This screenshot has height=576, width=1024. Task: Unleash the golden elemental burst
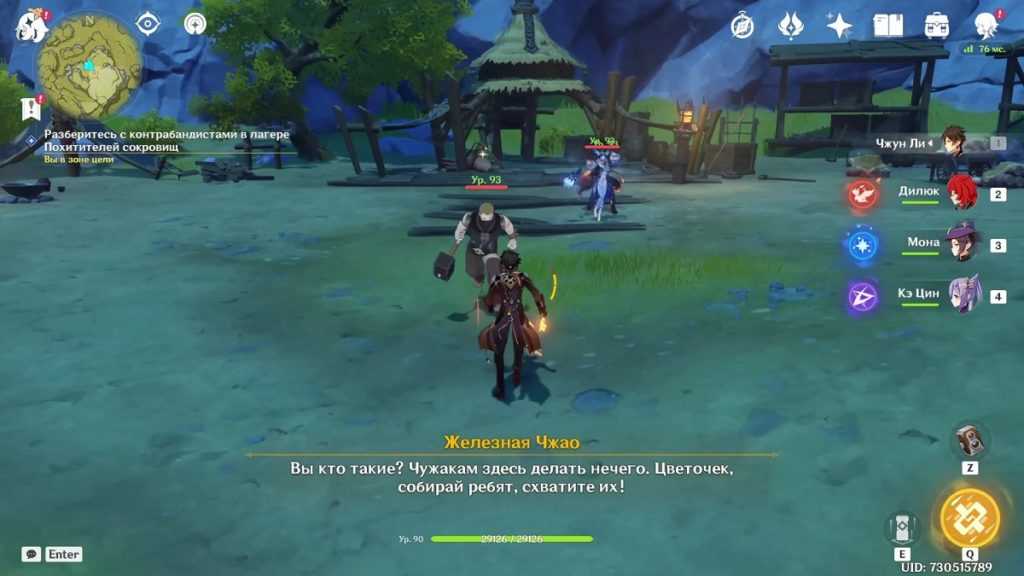969,517
